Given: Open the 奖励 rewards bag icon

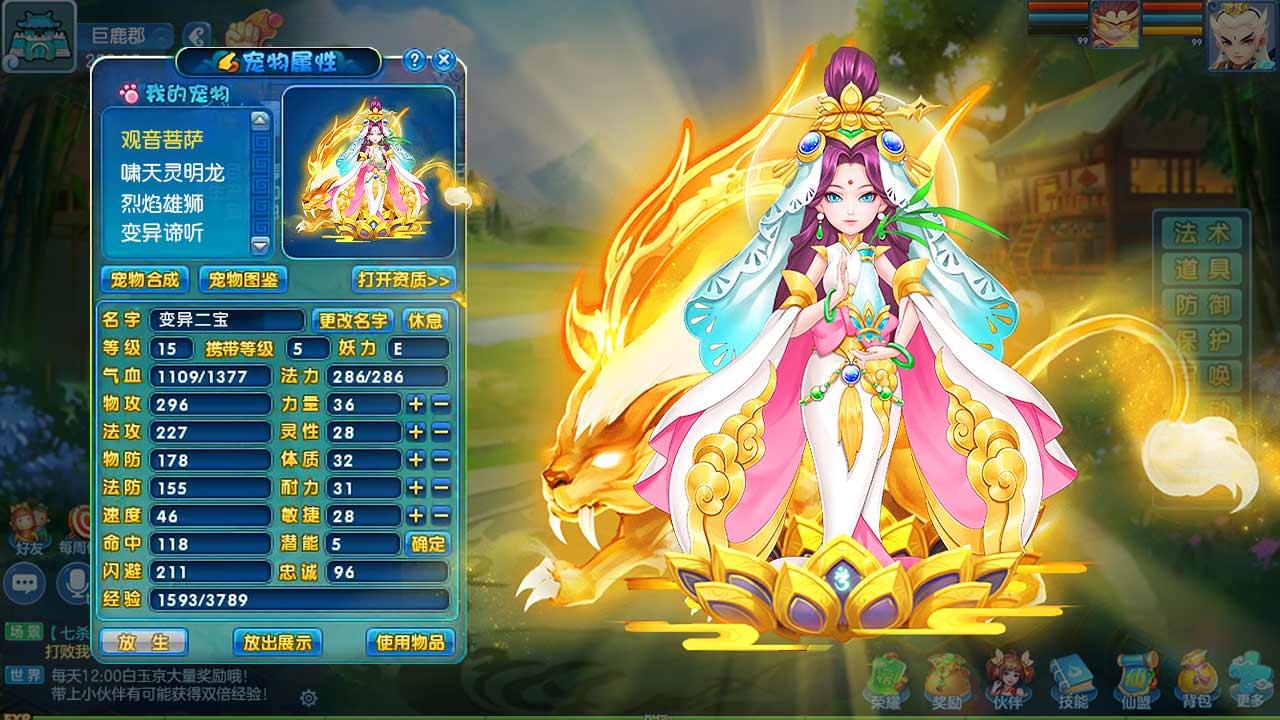Looking at the screenshot, I should coord(946,682).
